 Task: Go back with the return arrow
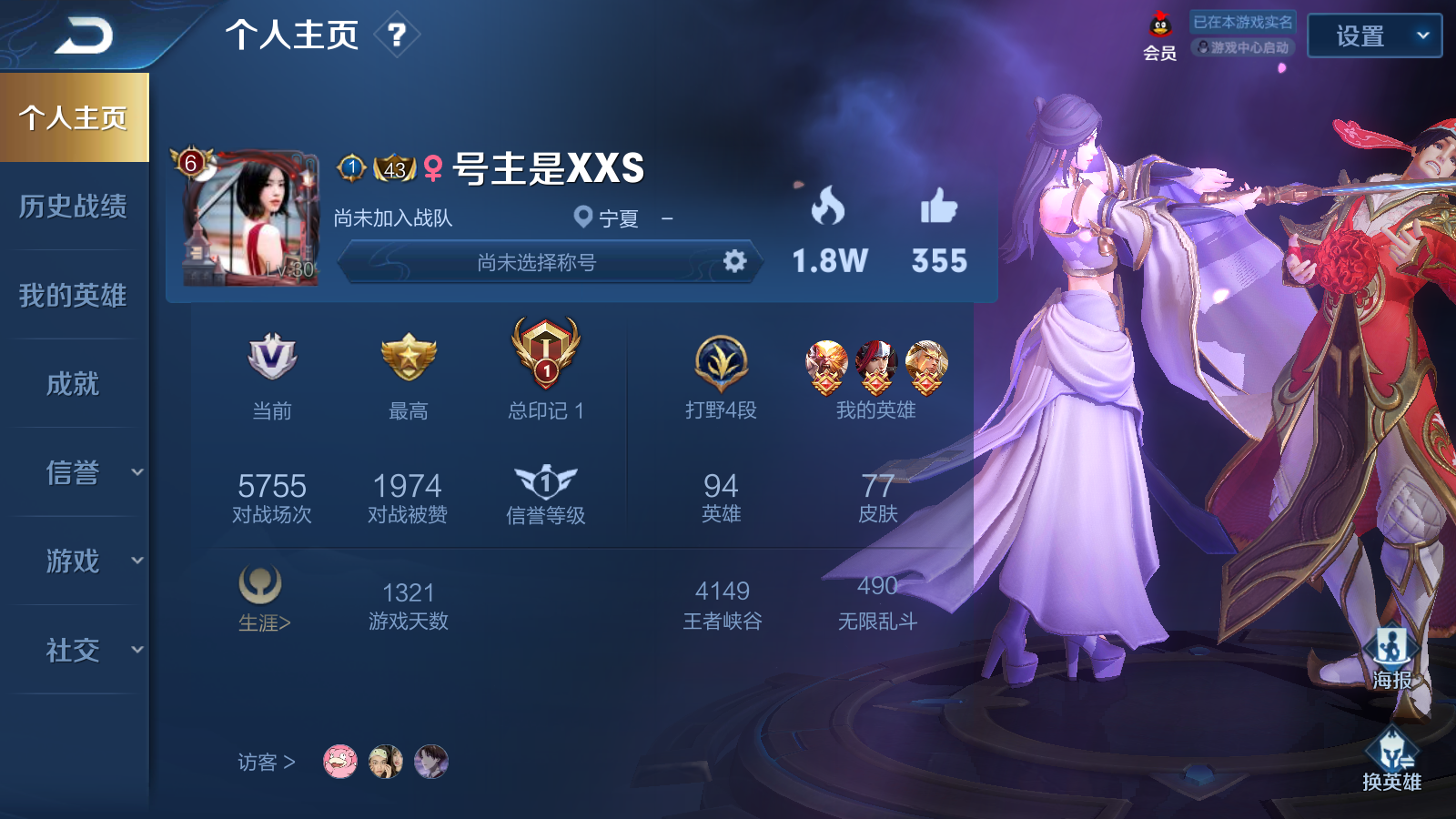coord(84,36)
